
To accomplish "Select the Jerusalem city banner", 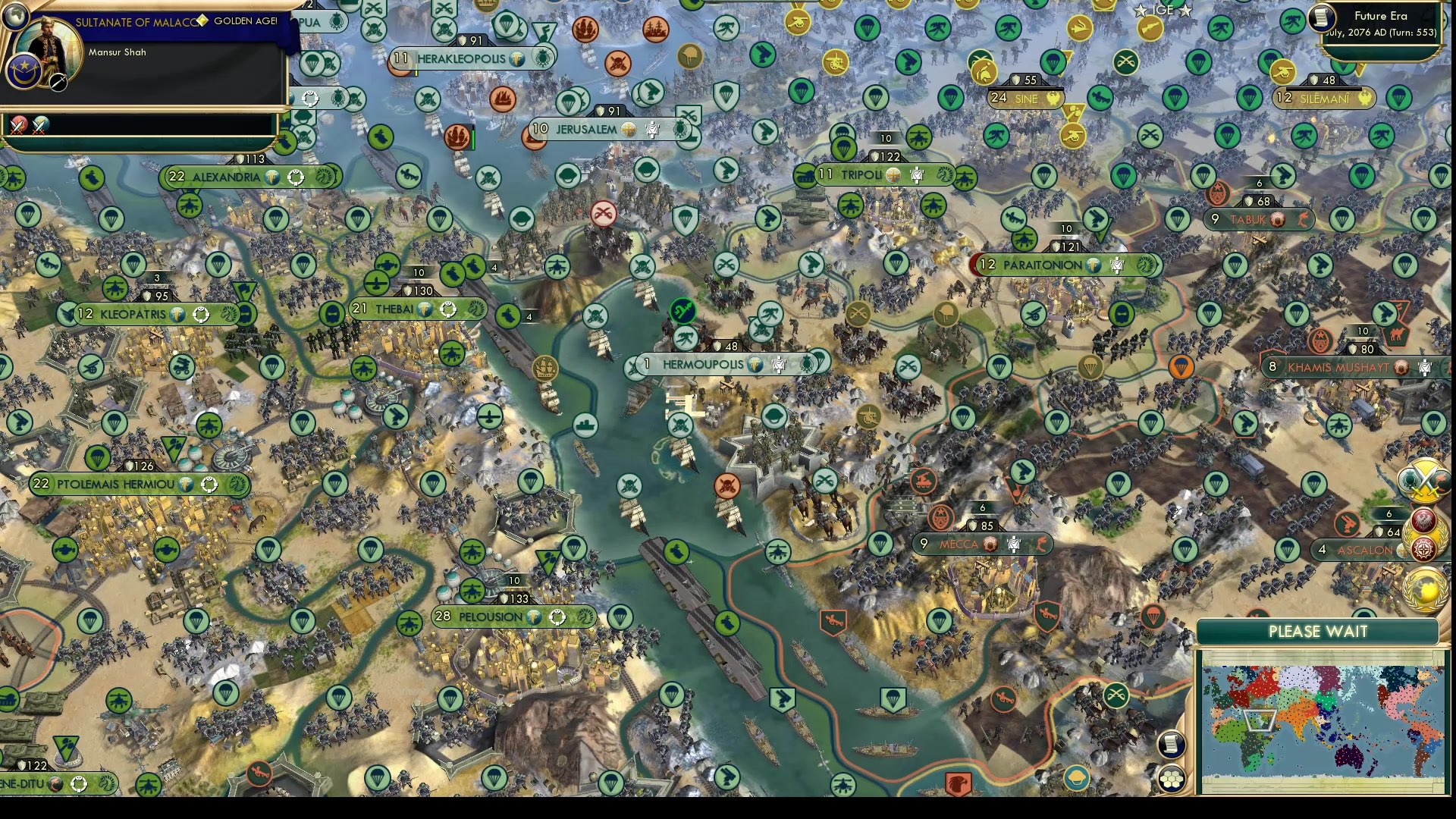I will (584, 129).
